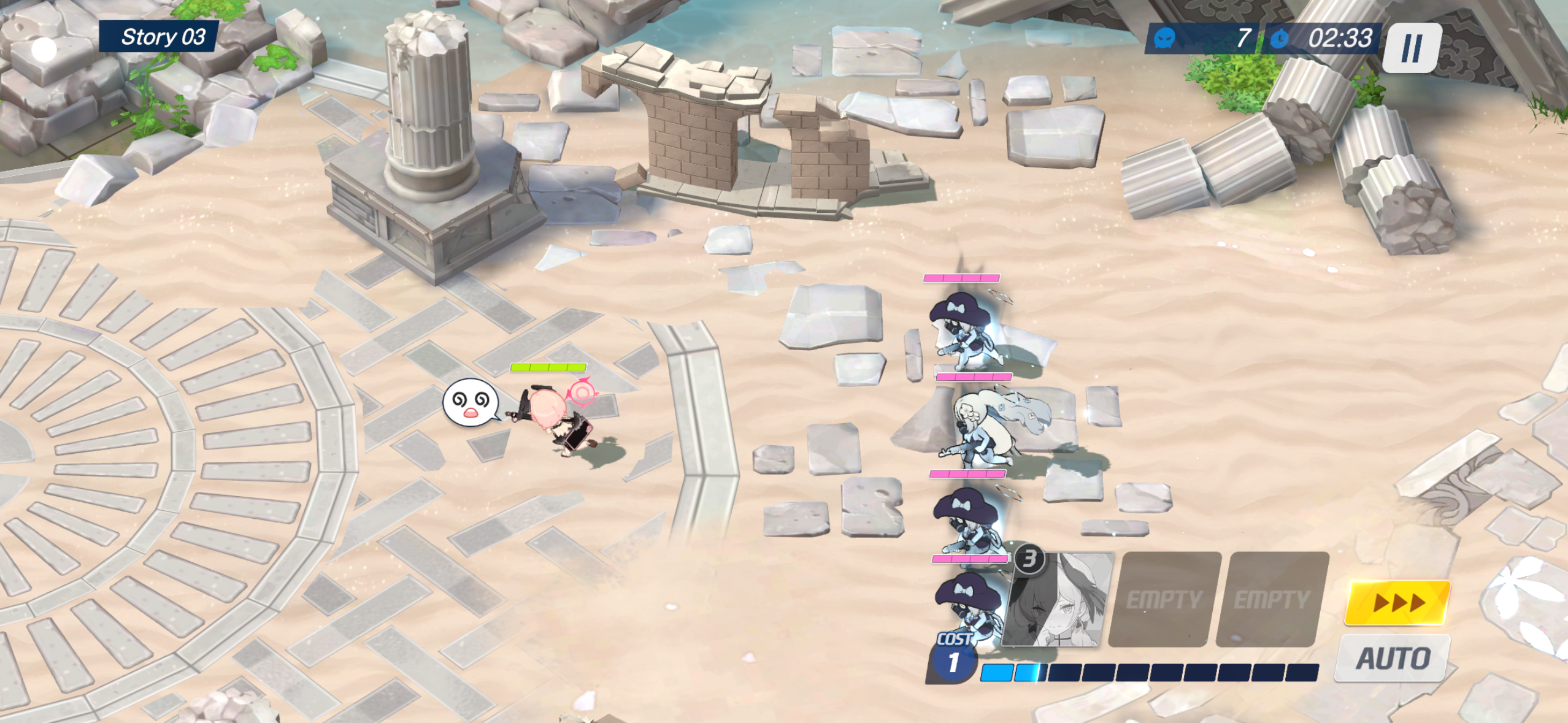Activate the yellow fast-forward speed button
The image size is (1568, 723).
(1397, 603)
